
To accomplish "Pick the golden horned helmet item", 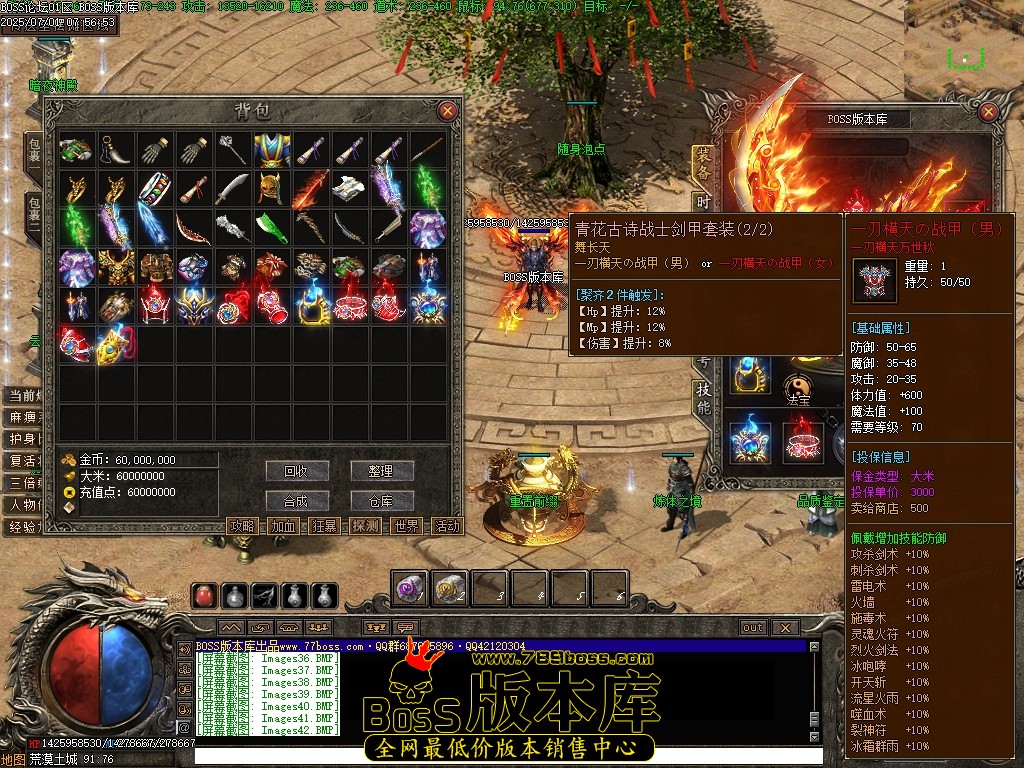I will (x=272, y=189).
